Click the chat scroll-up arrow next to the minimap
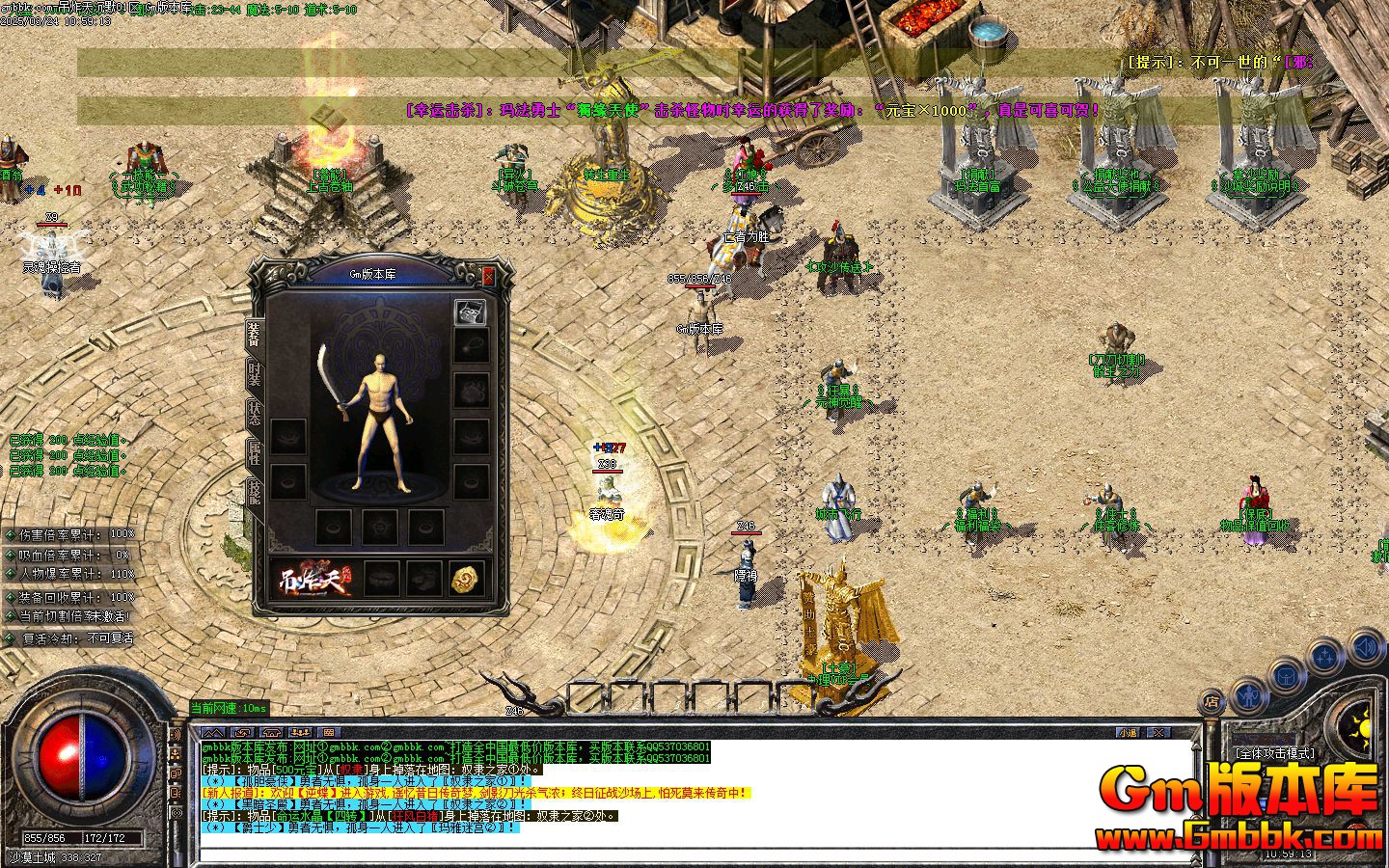The image size is (1389, 868). click(x=1195, y=746)
